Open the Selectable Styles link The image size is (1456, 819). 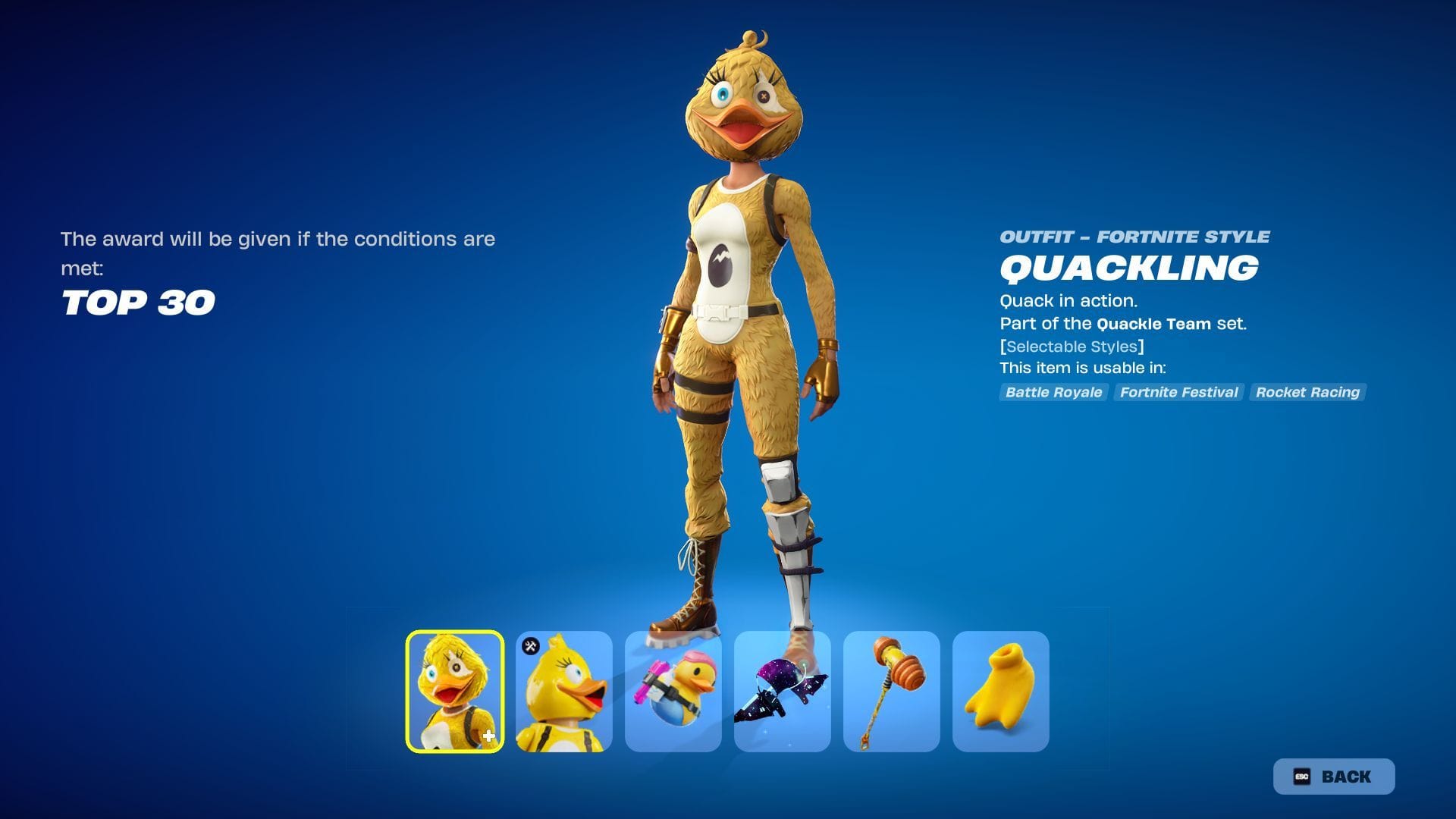pyautogui.click(x=1072, y=347)
